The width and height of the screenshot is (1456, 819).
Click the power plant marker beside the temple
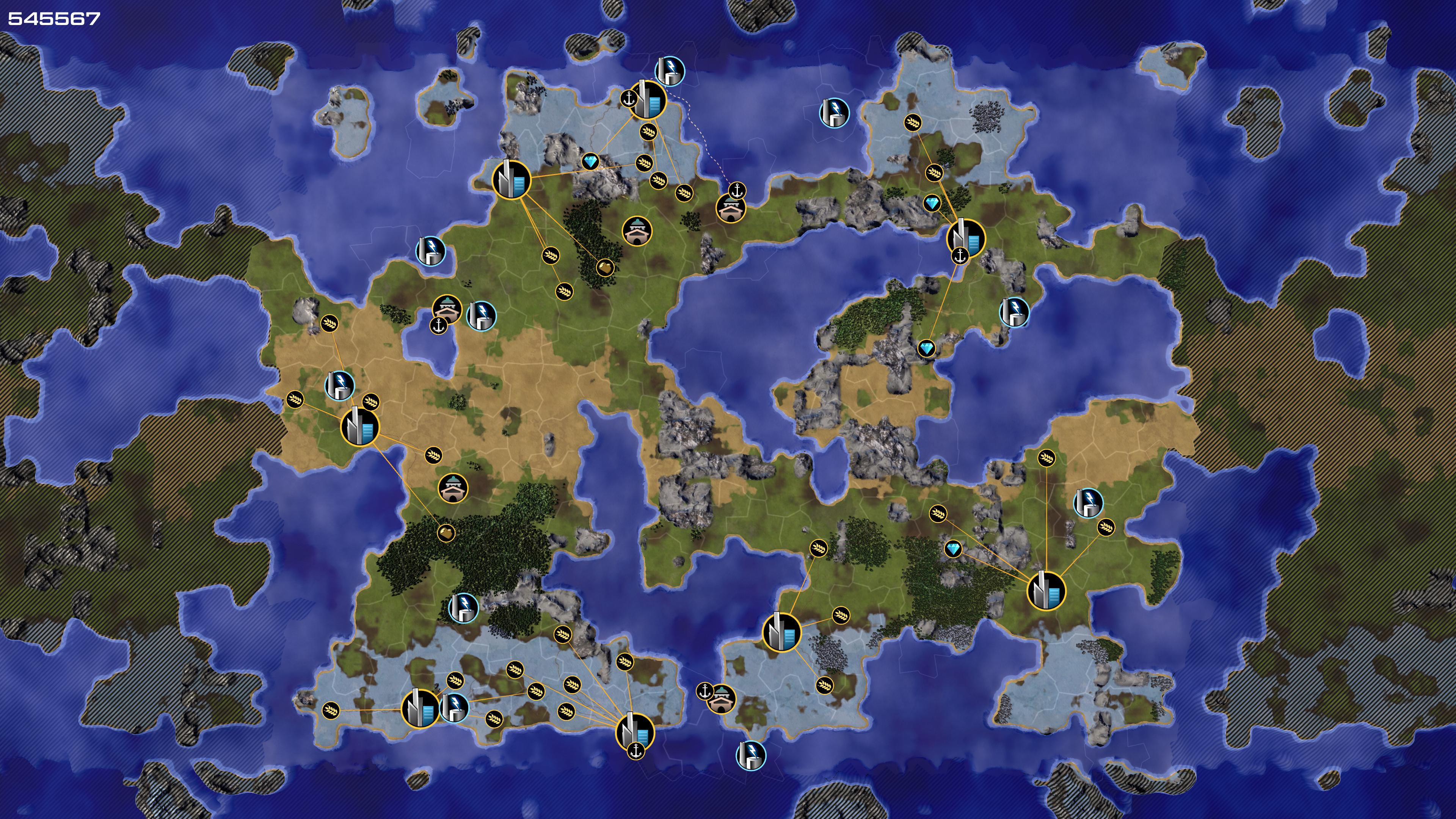[481, 315]
